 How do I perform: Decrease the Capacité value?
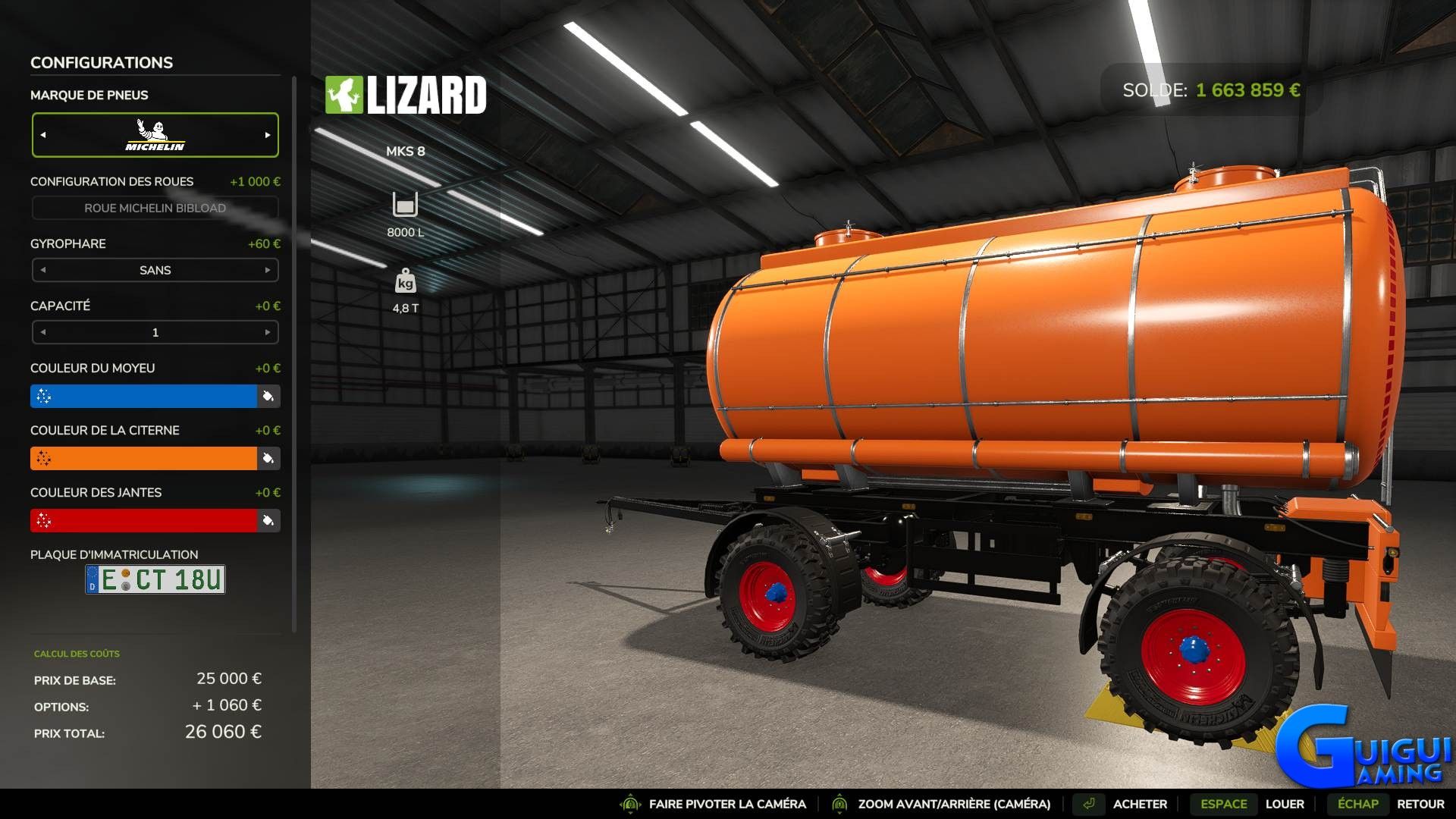coord(43,332)
